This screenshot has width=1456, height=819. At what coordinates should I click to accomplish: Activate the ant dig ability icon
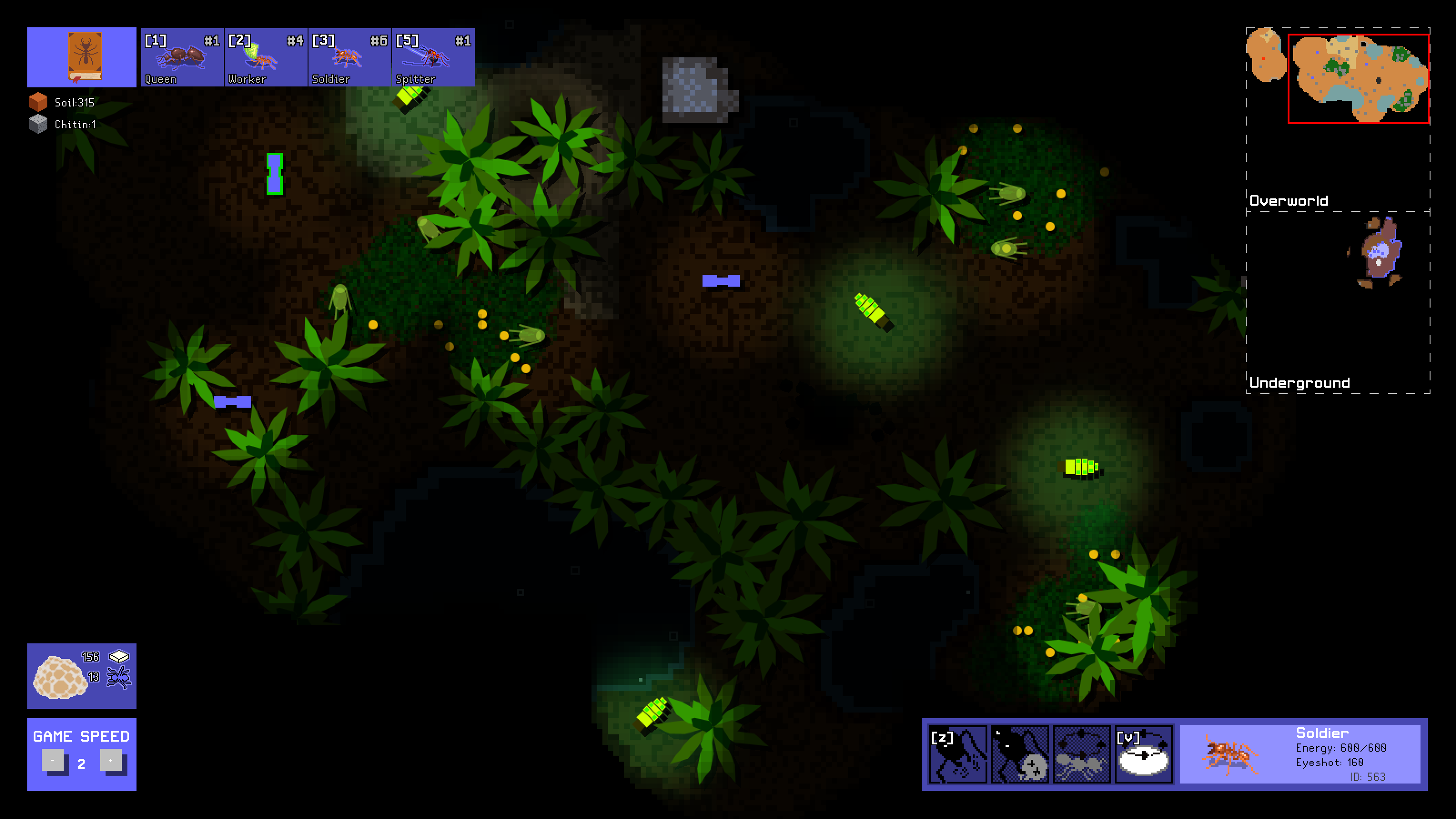pos(958,754)
